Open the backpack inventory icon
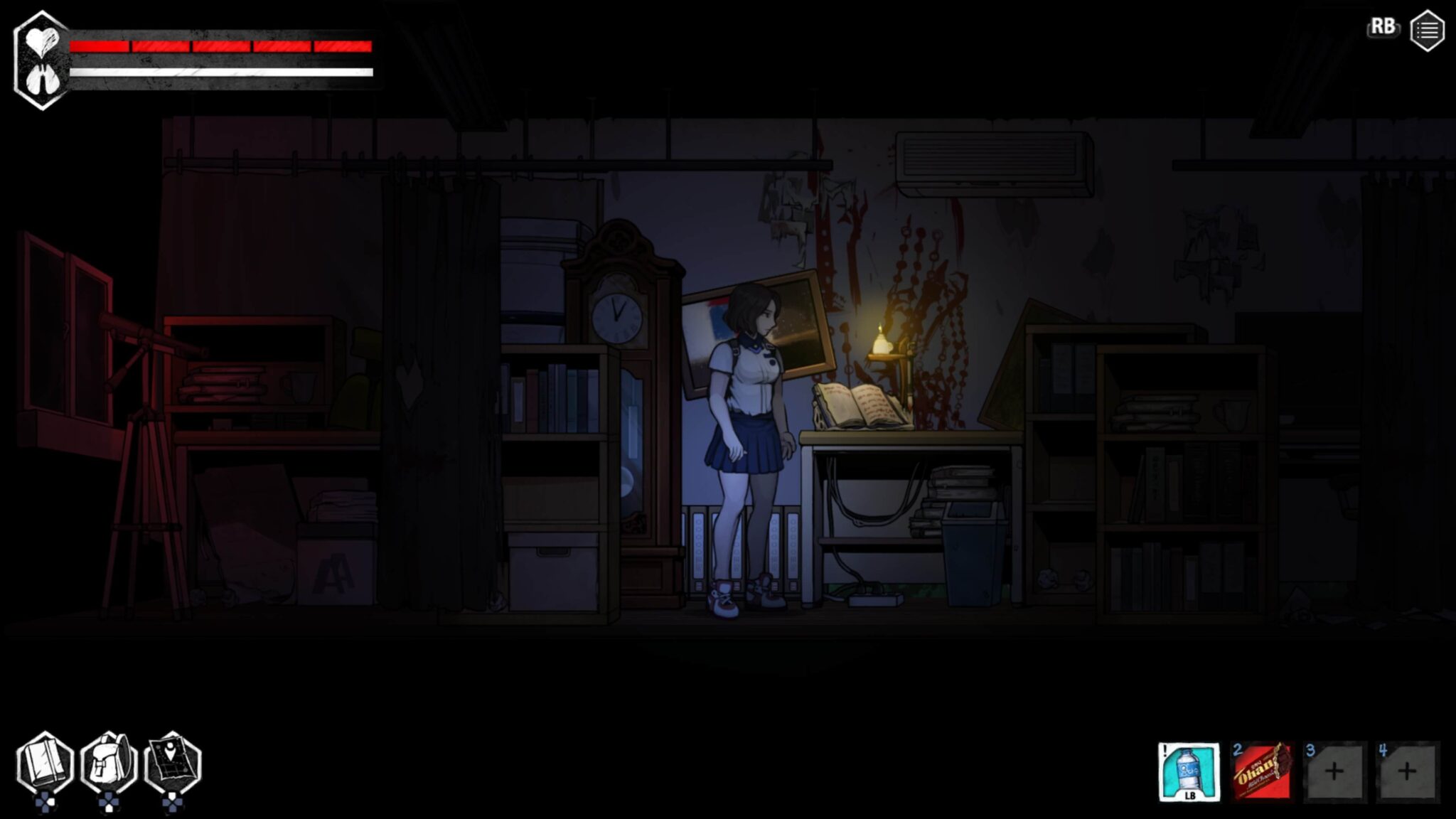 (109, 765)
